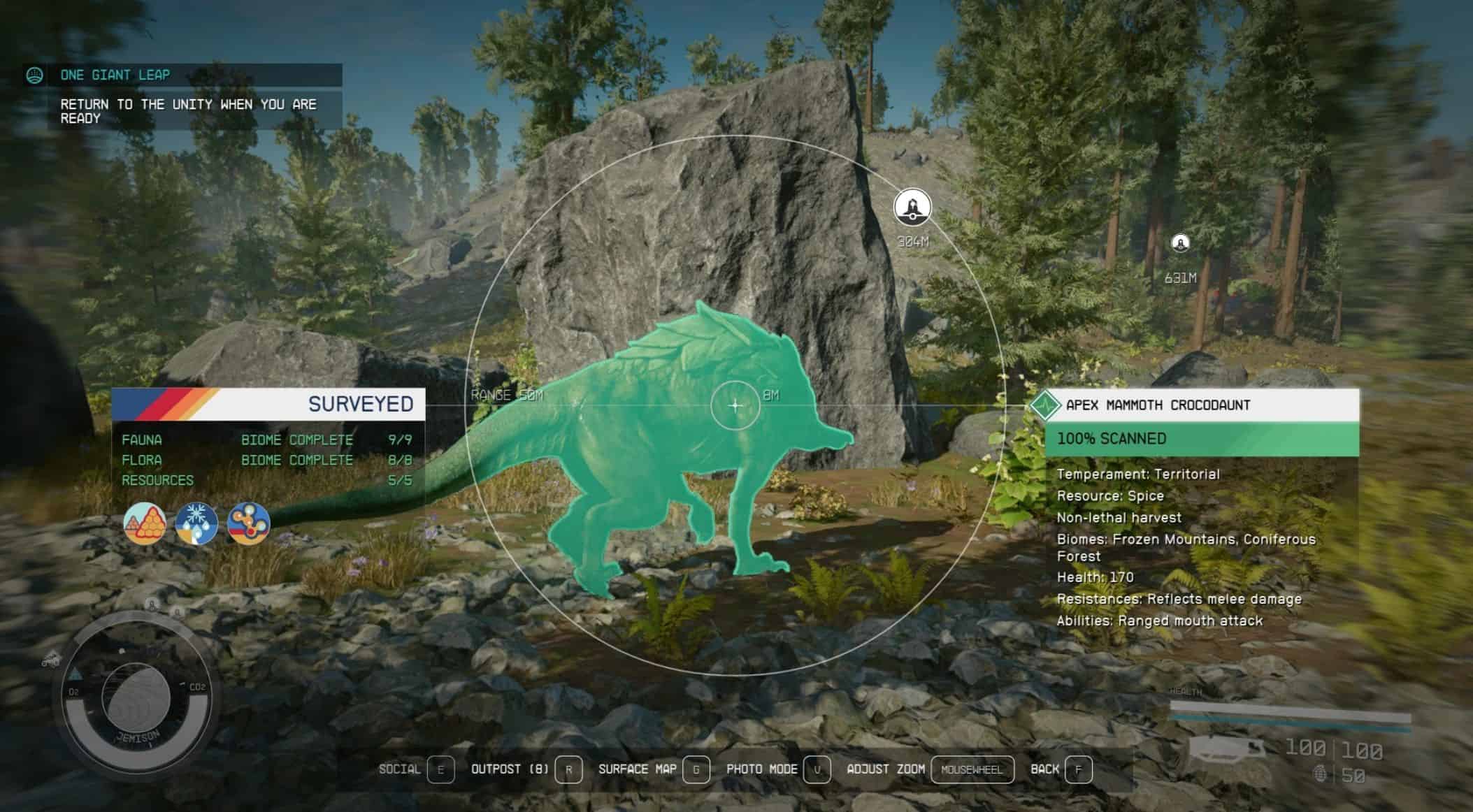This screenshot has width=1473, height=812.
Task: Select the Fauna survey row
Action: 267,440
